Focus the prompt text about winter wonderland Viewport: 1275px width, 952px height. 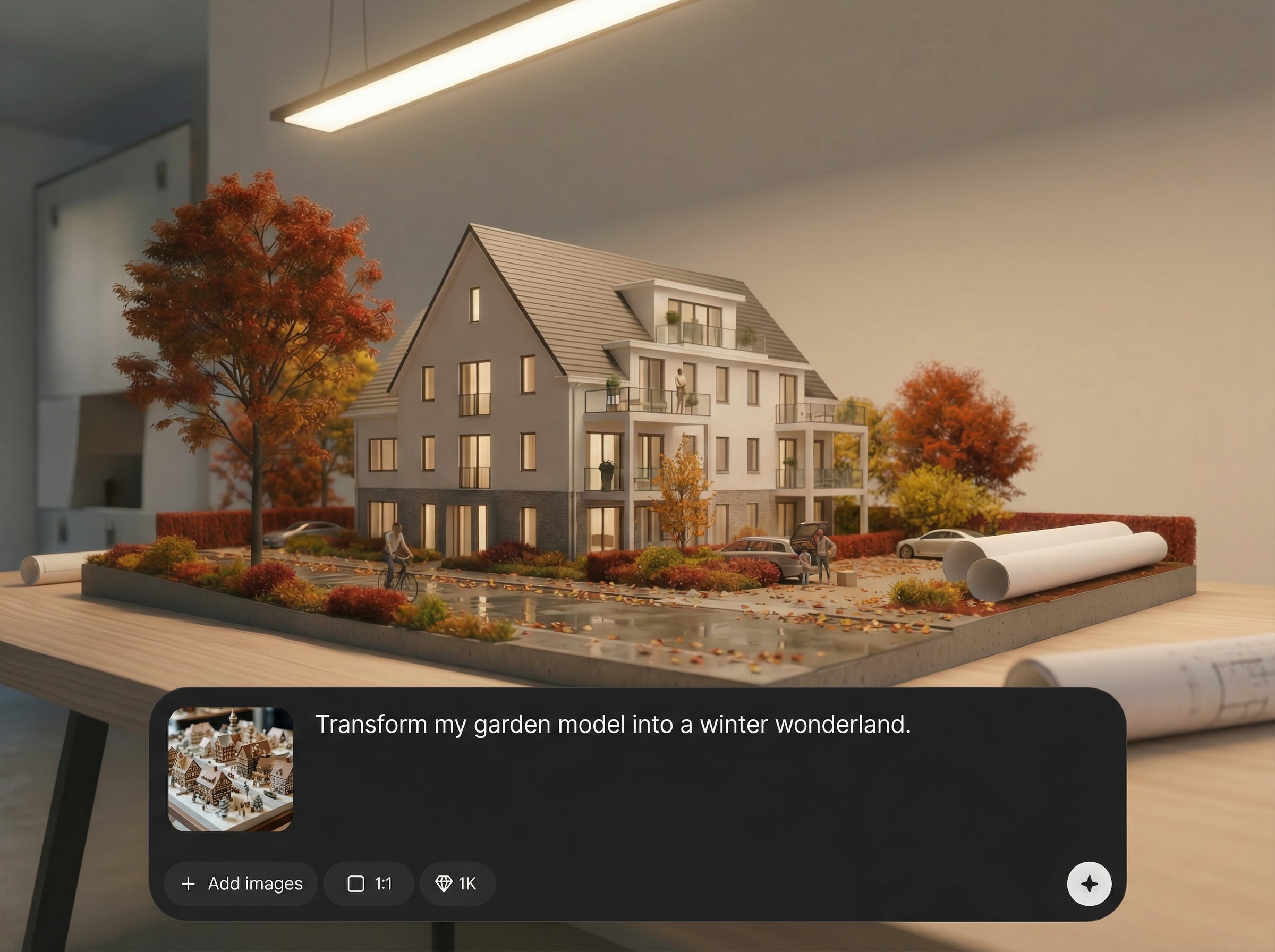click(613, 725)
